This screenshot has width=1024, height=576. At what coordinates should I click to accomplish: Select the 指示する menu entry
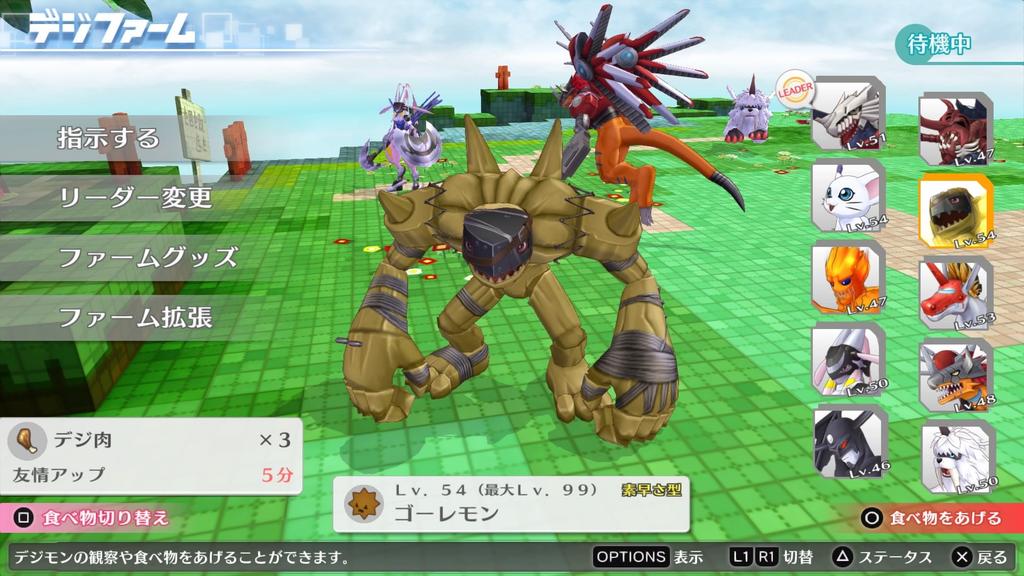pos(108,138)
